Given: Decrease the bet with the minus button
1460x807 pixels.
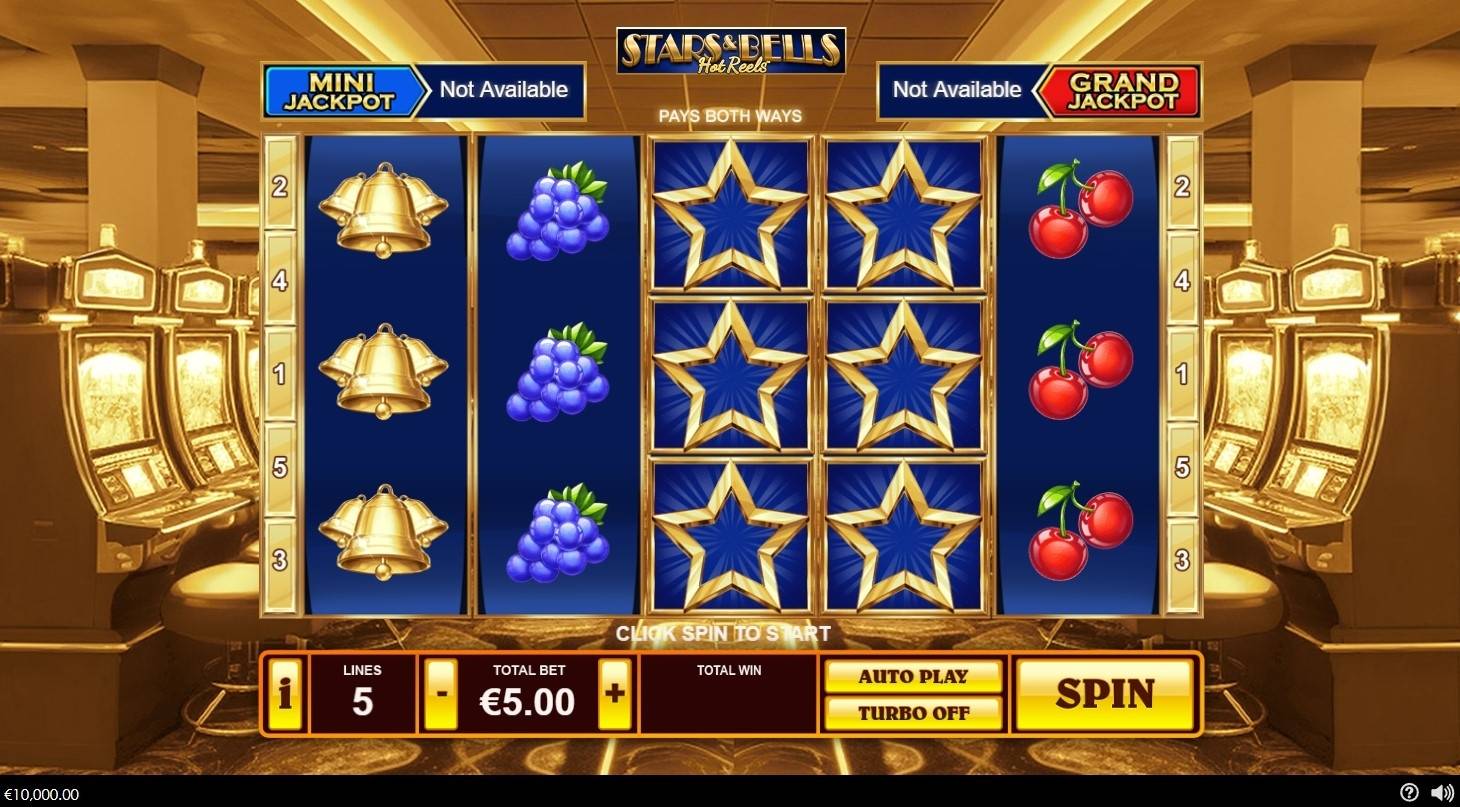Looking at the screenshot, I should coord(440,693).
